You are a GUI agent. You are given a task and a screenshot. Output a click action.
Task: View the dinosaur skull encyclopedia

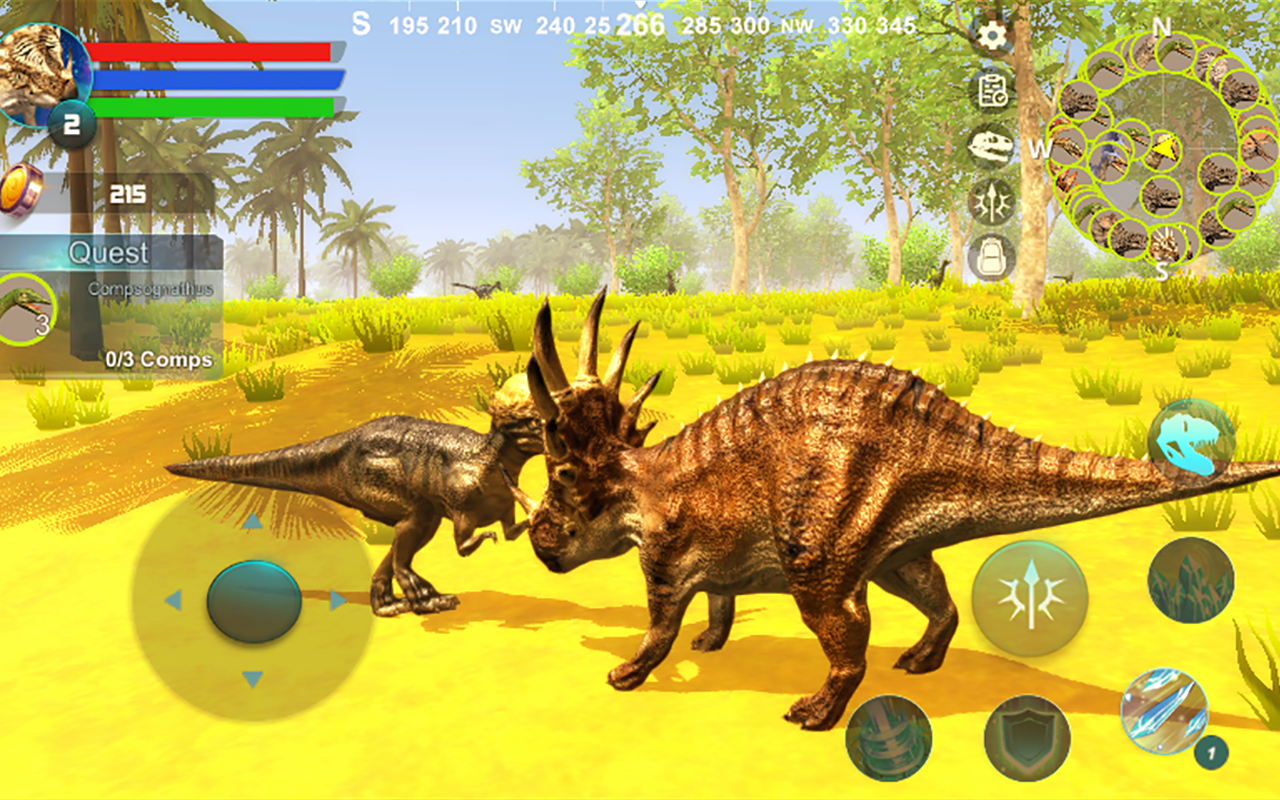pyautogui.click(x=990, y=145)
